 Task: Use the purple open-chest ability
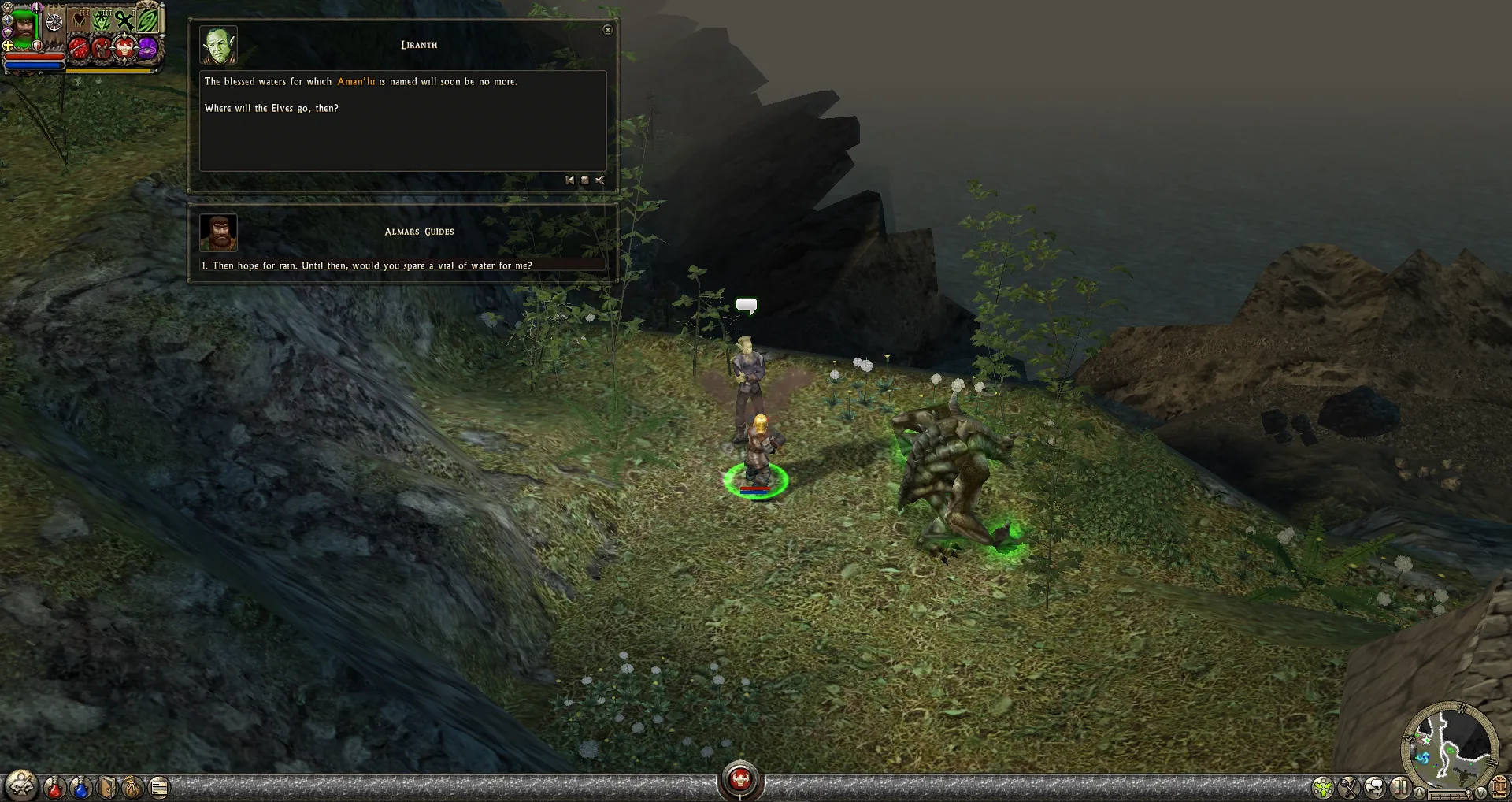click(146, 50)
